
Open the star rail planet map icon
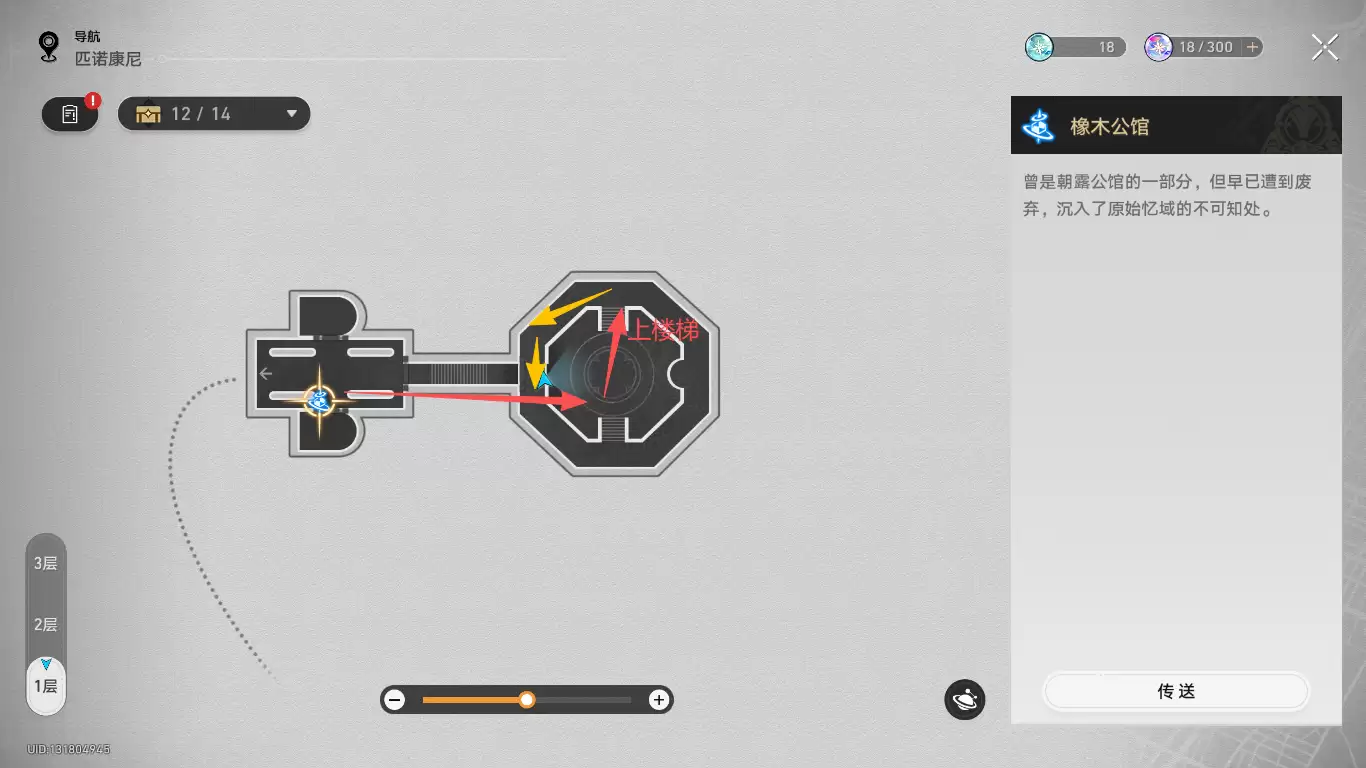[965, 700]
